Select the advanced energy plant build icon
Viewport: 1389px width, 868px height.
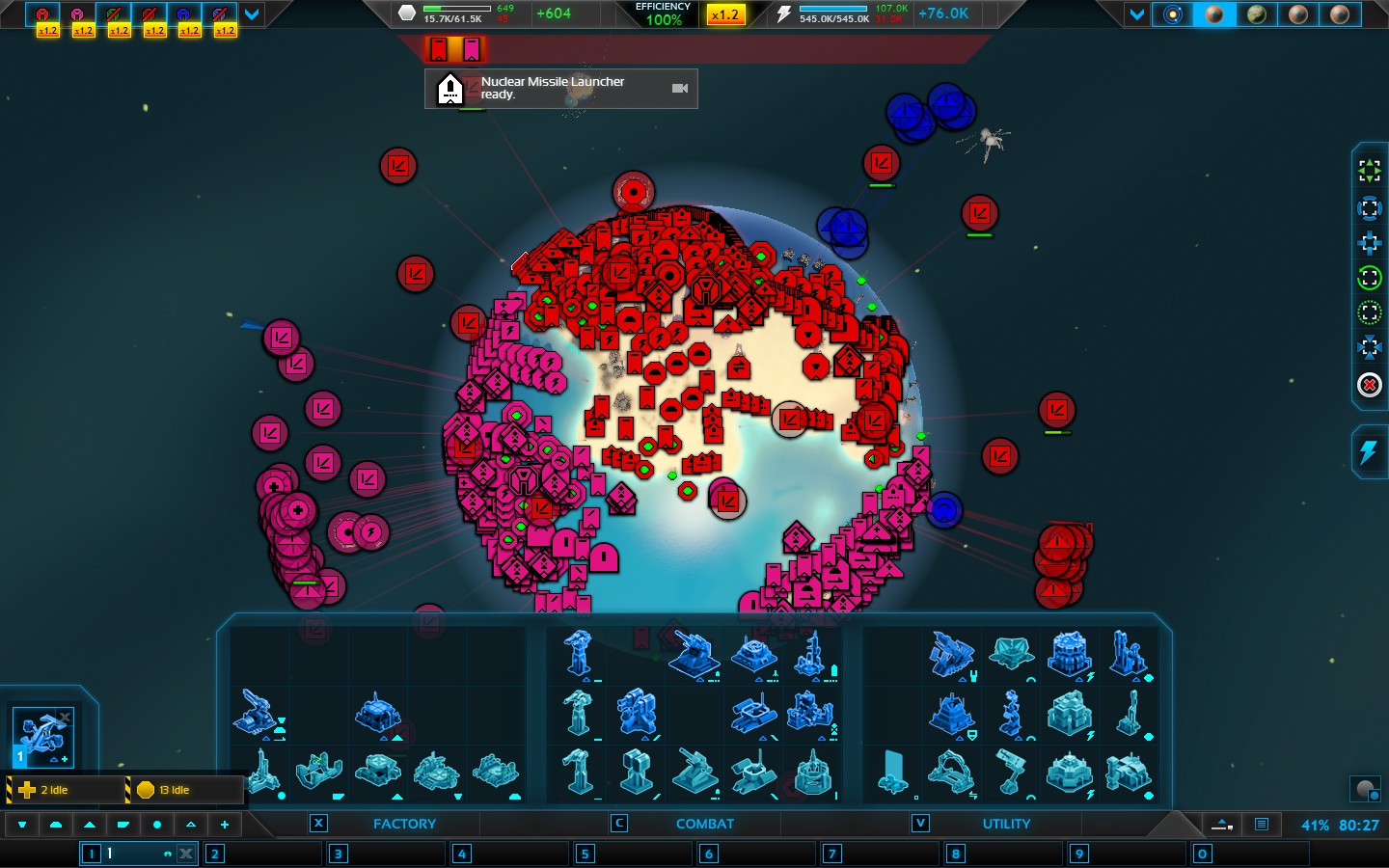pos(1071,657)
